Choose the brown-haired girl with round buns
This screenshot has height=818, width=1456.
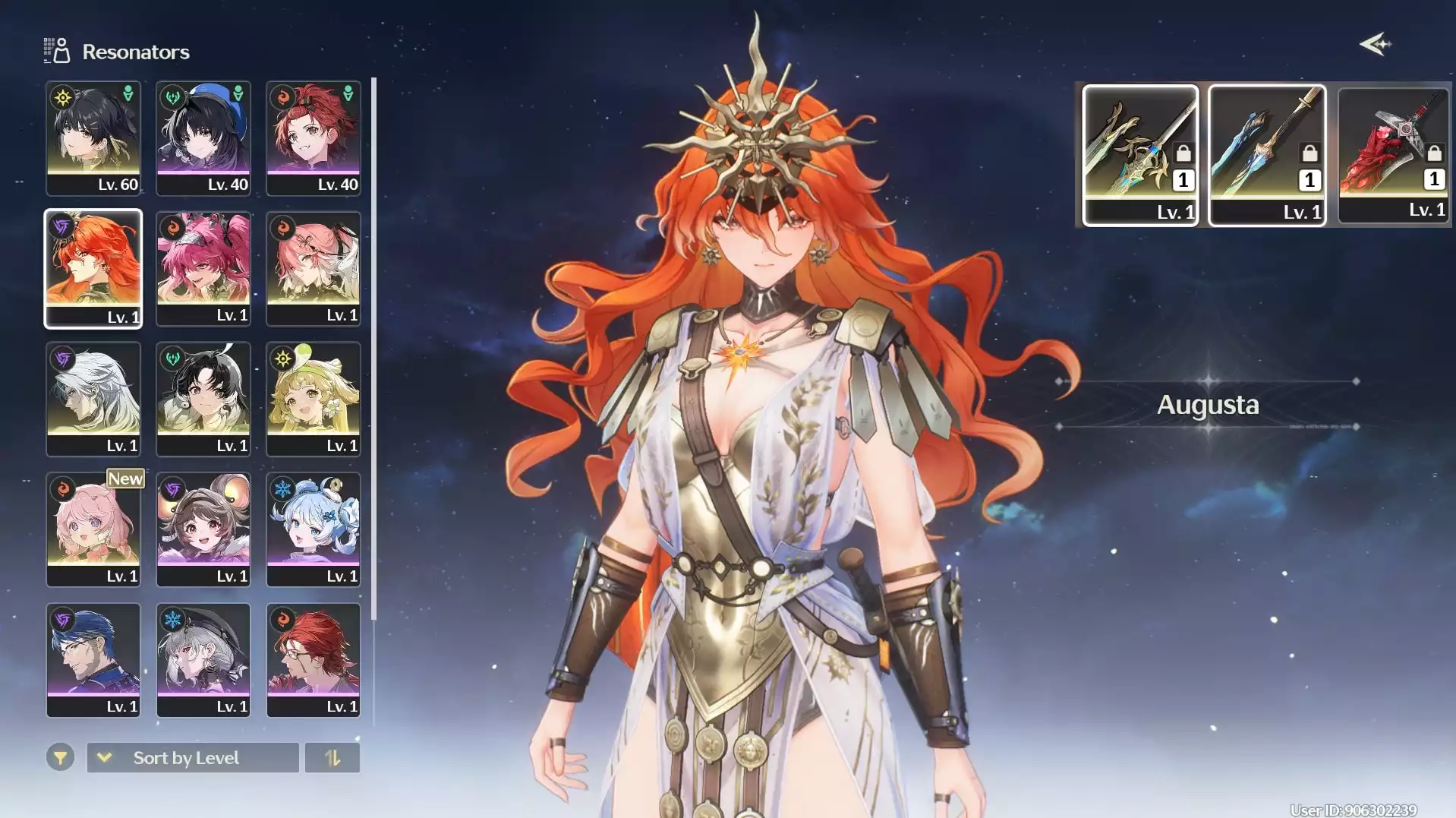[203, 530]
